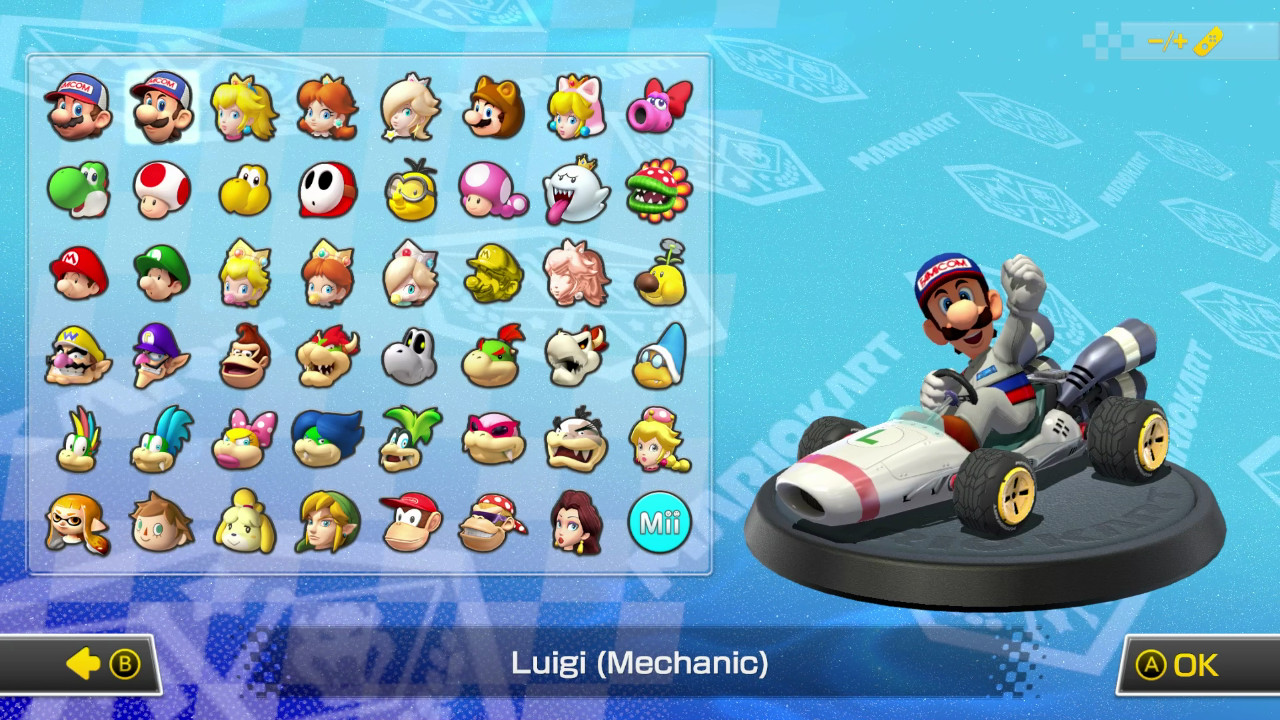Select Rosalina's character portrait
This screenshot has height=720, width=1280.
pyautogui.click(x=411, y=107)
